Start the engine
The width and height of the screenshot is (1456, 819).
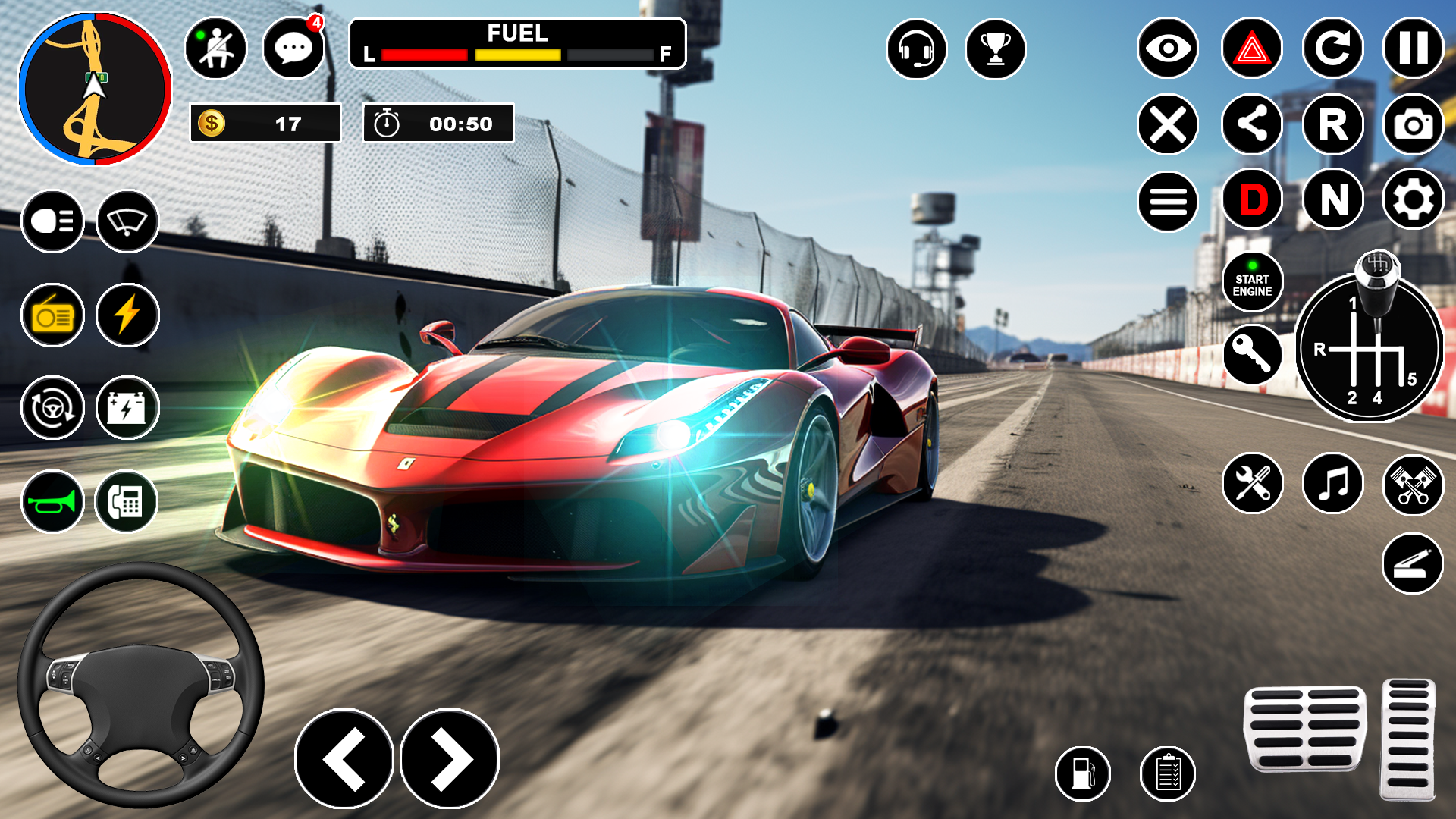[x=1252, y=283]
